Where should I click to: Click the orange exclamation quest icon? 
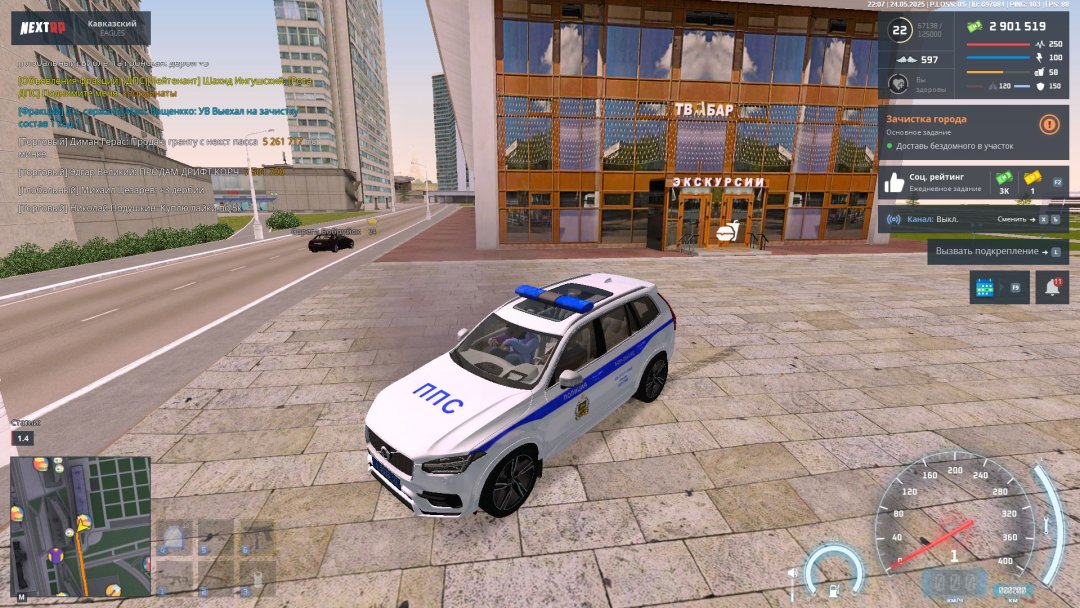click(x=1049, y=125)
